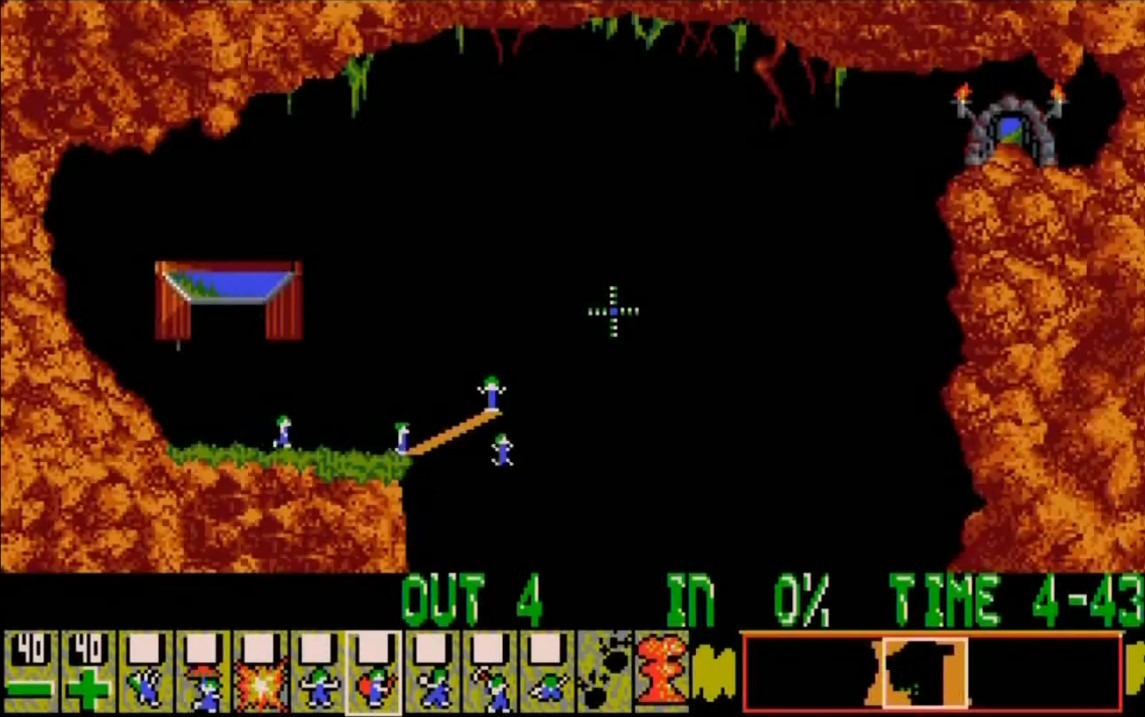Choose the Basher skill
This screenshot has height=717, width=1145.
pyautogui.click(x=433, y=672)
